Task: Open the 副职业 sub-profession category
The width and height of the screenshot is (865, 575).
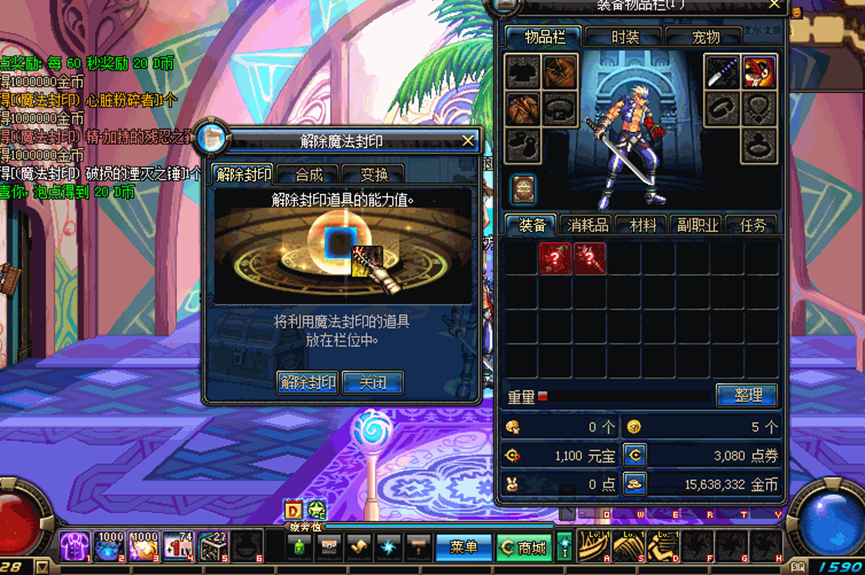Action: coord(696,225)
